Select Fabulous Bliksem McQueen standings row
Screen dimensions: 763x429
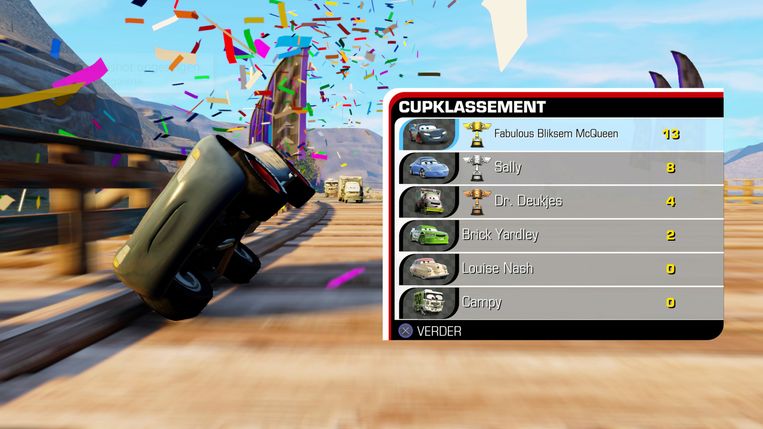click(x=557, y=134)
